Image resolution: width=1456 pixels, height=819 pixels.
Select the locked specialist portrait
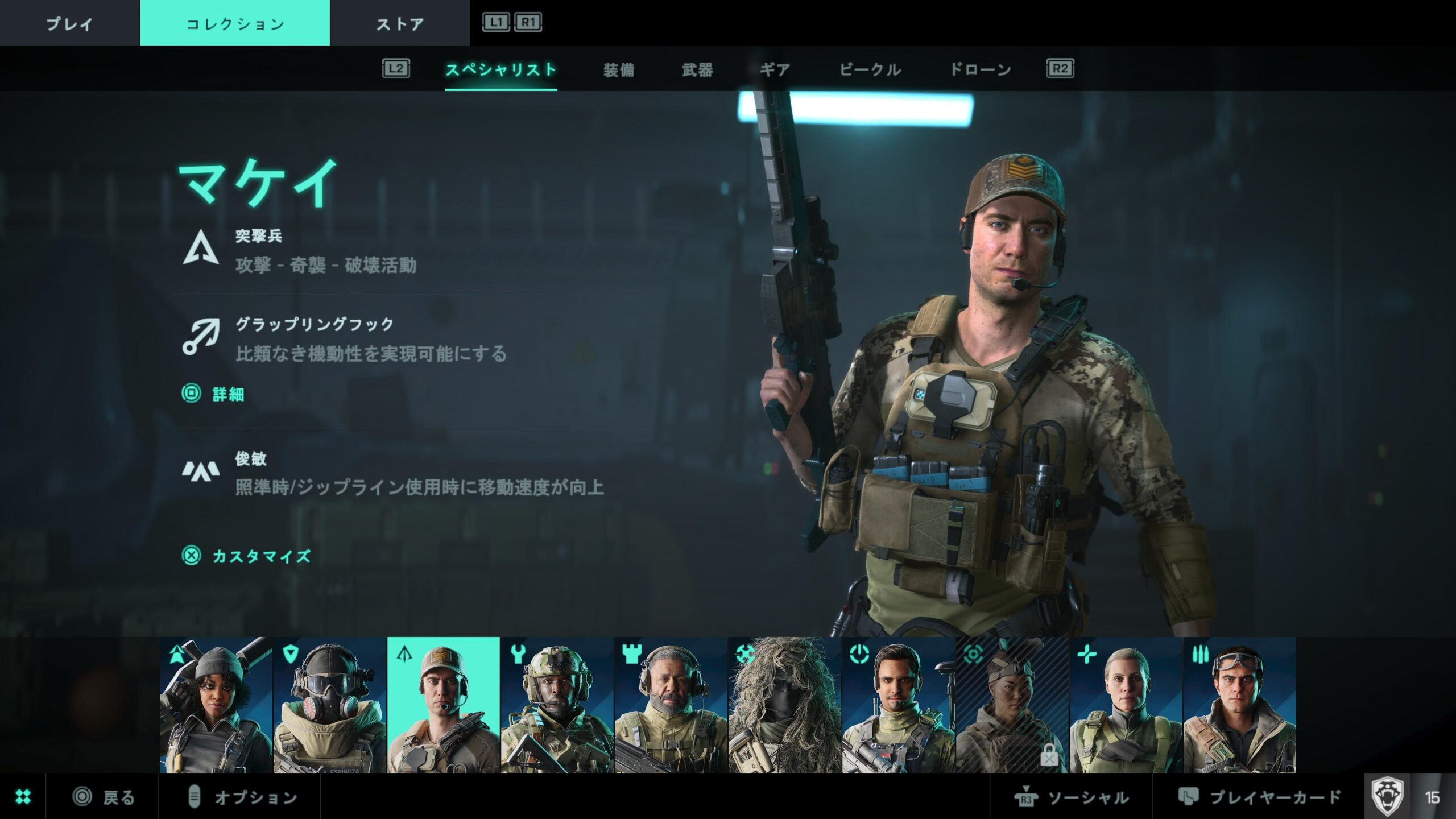pyautogui.click(x=1012, y=705)
